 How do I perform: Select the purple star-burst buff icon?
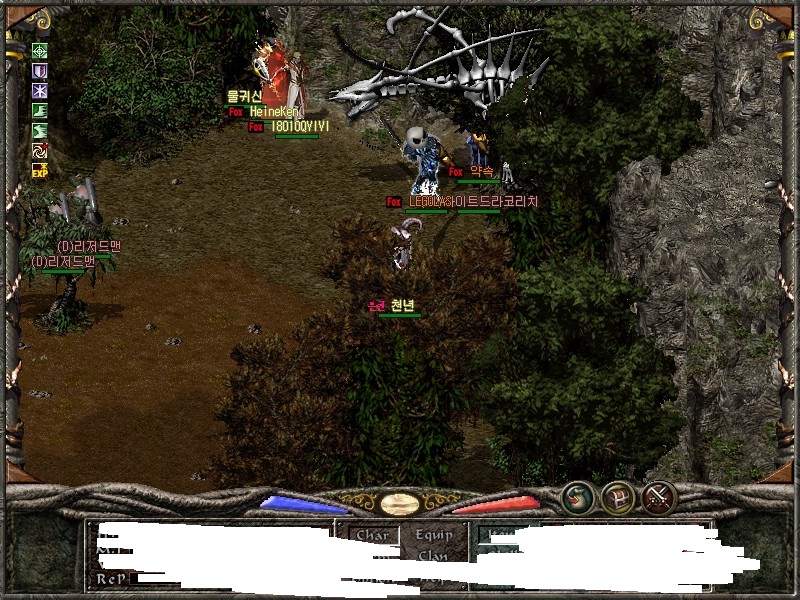(41, 91)
